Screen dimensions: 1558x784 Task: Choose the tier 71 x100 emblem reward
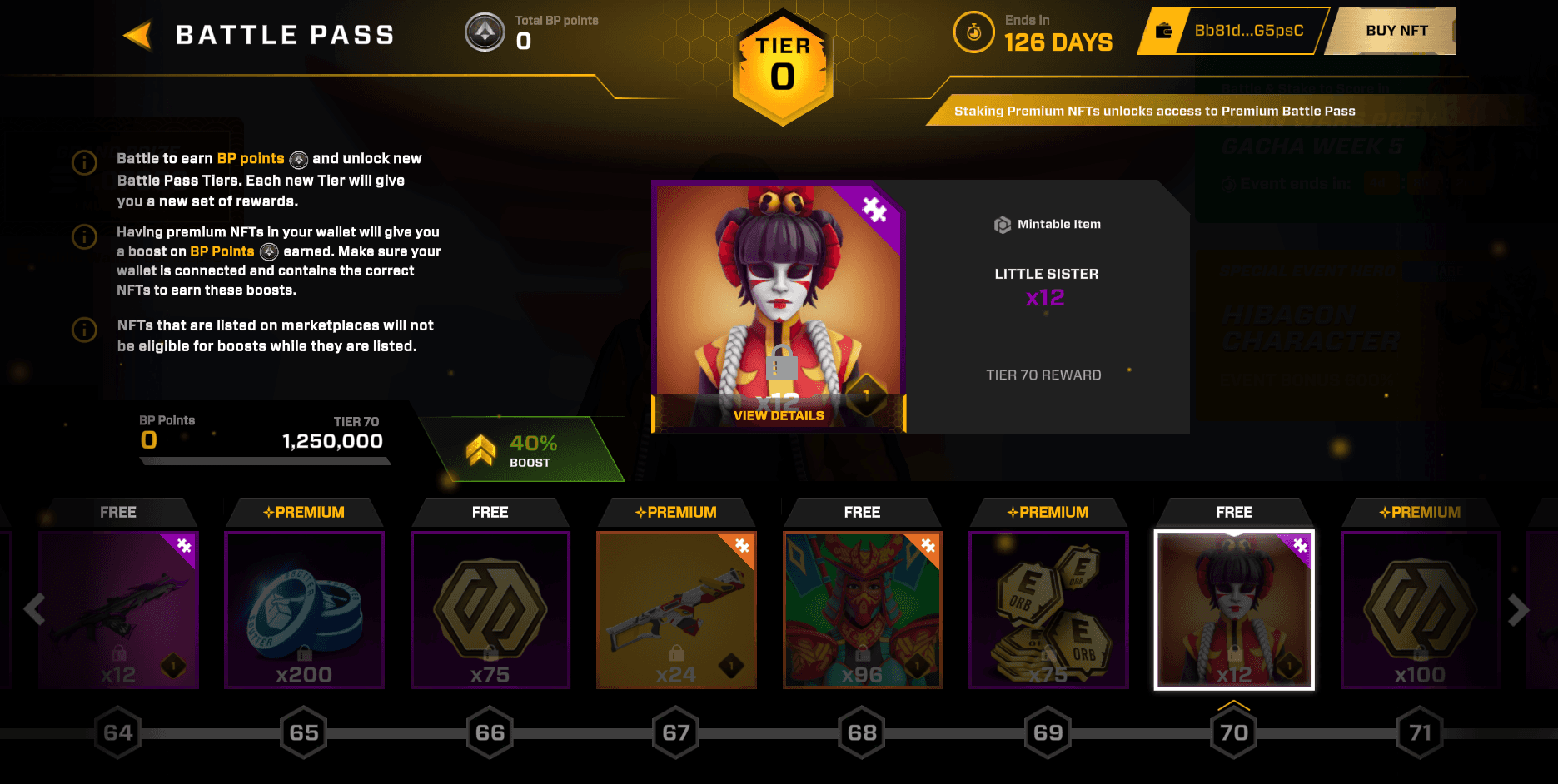coord(1420,610)
